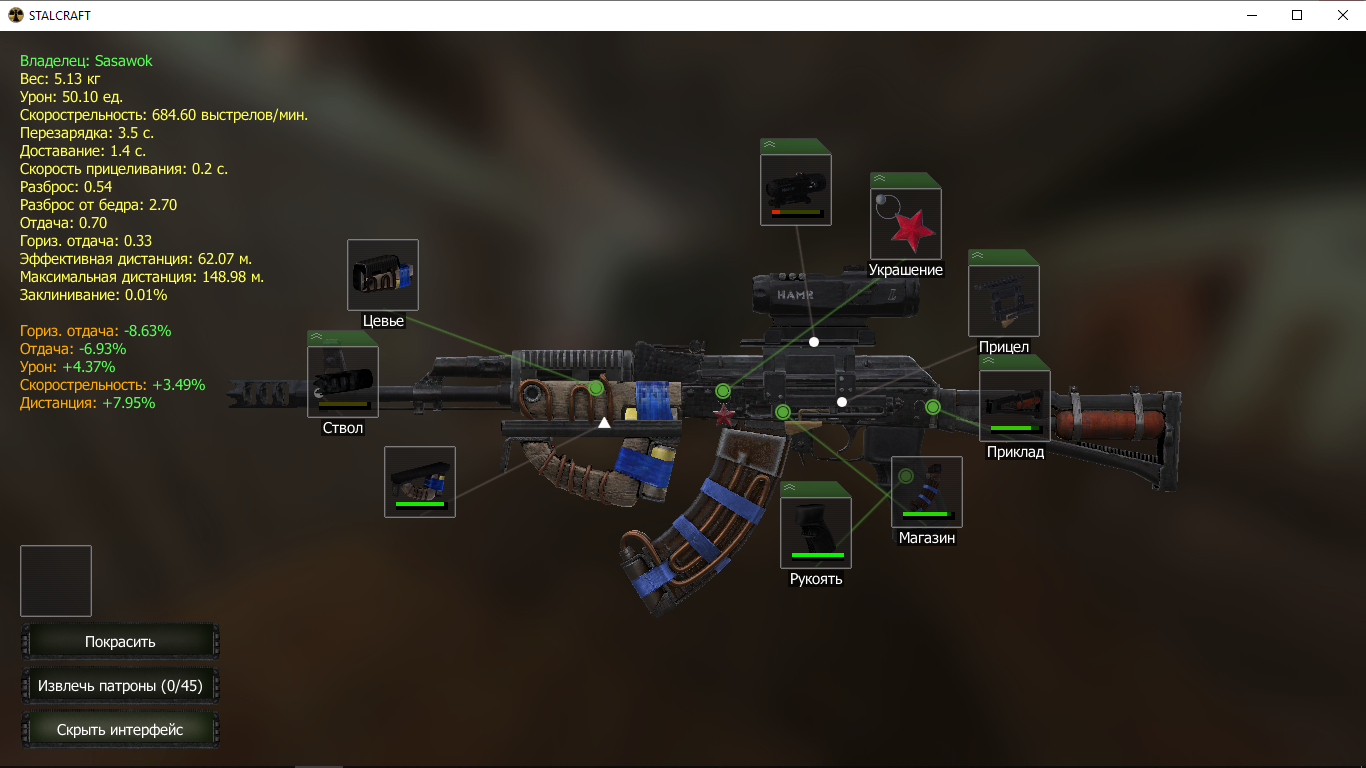Open the Украшение red star slot

coord(906,224)
